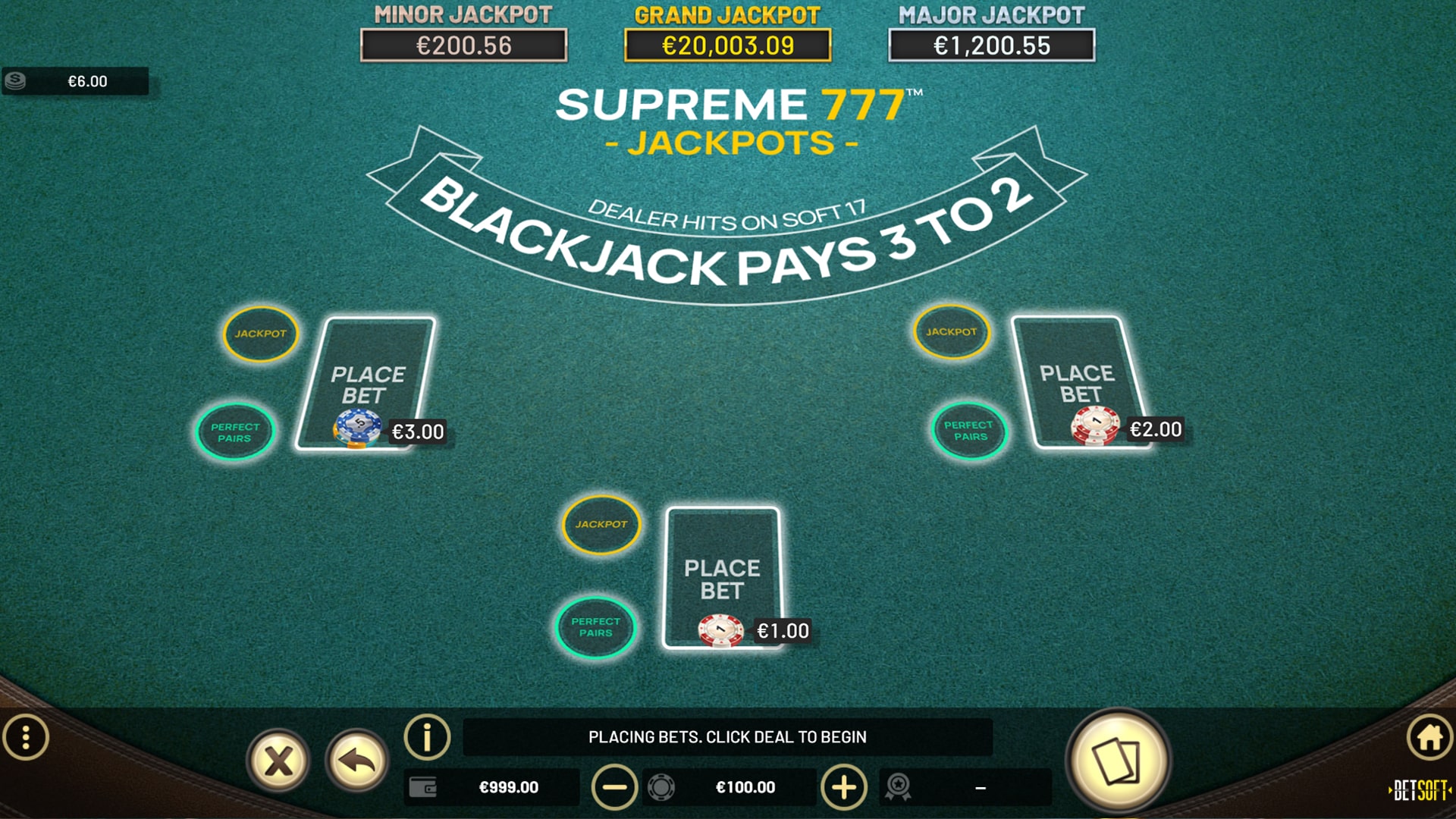This screenshot has width=1456, height=819.
Task: Click minus to decrease chip value
Action: (614, 787)
